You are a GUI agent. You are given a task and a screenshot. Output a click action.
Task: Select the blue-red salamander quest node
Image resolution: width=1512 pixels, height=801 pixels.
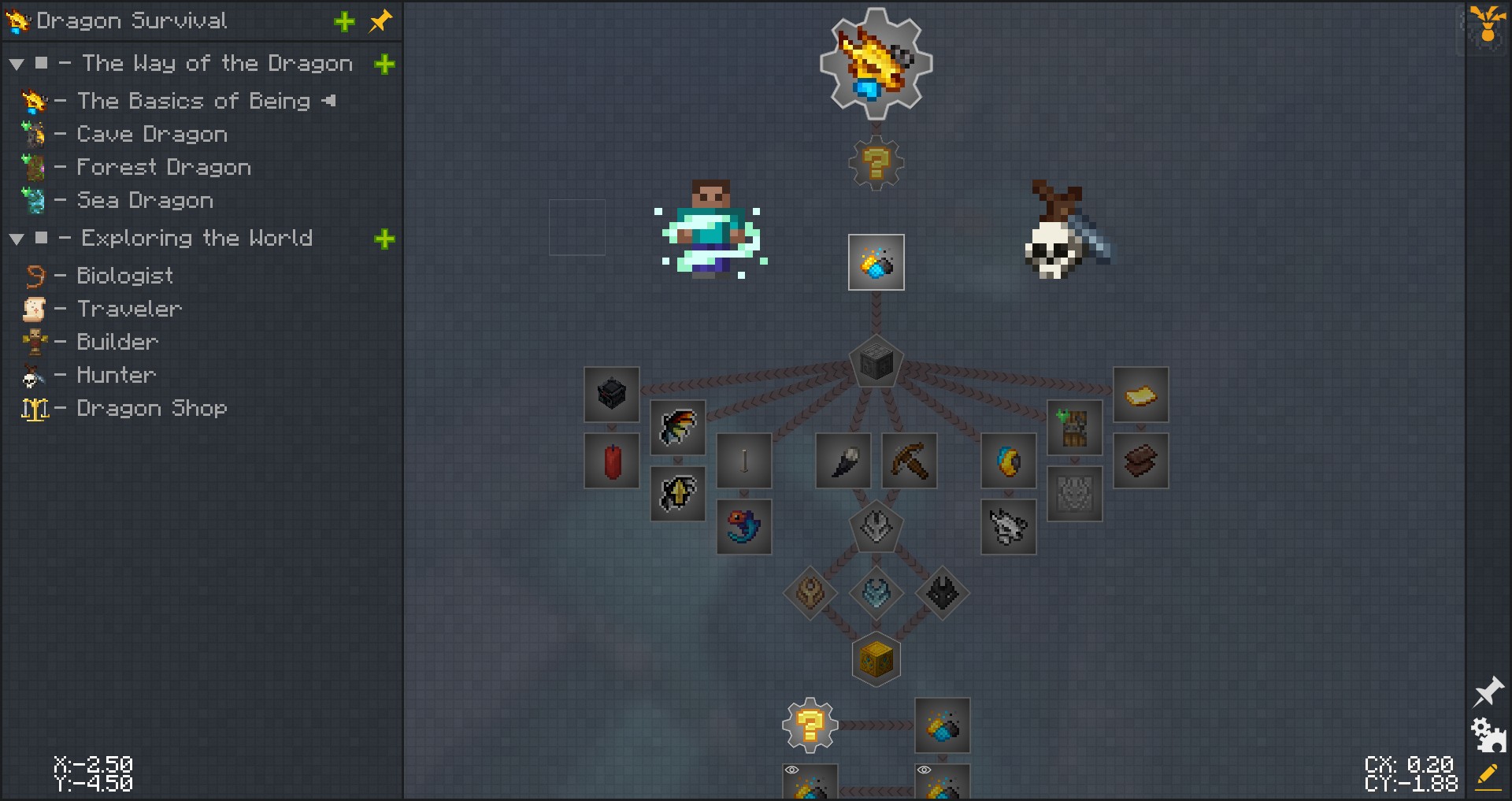coord(744,527)
